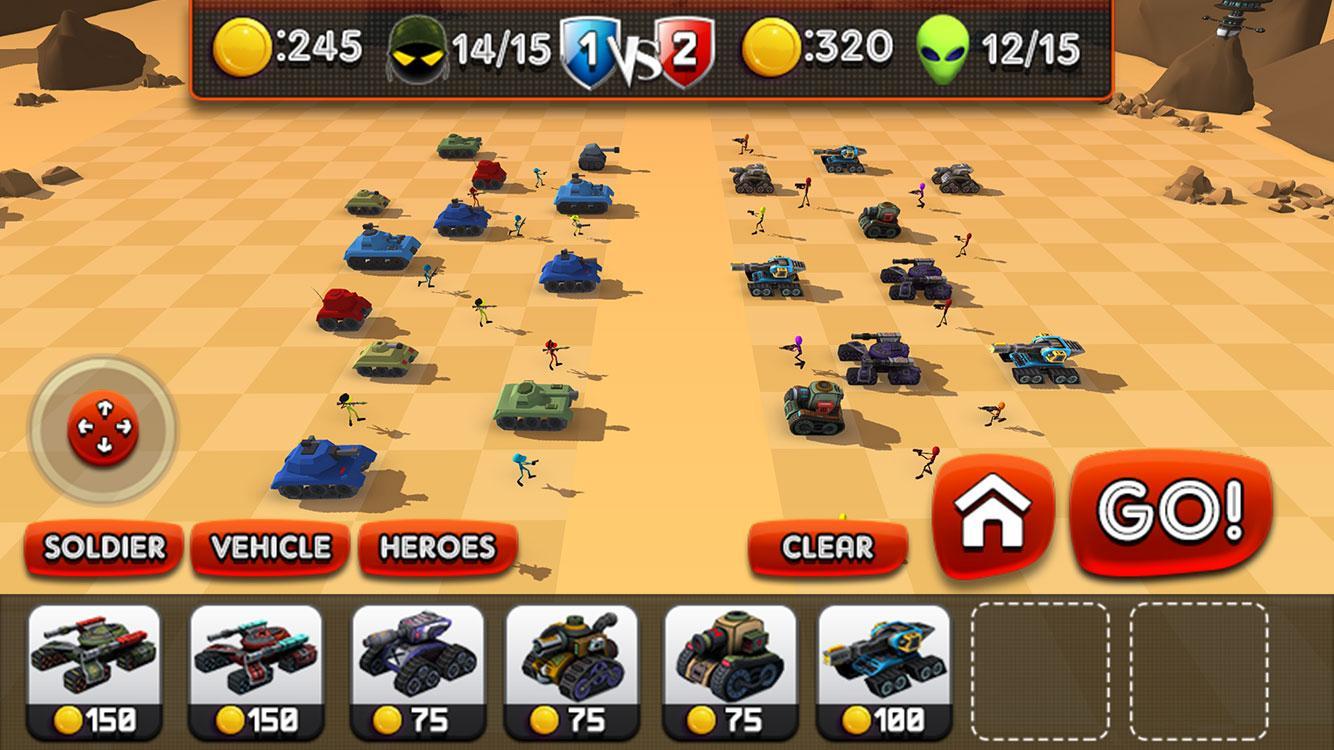Open the VEHICLE tab
The image size is (1334, 750).
268,547
